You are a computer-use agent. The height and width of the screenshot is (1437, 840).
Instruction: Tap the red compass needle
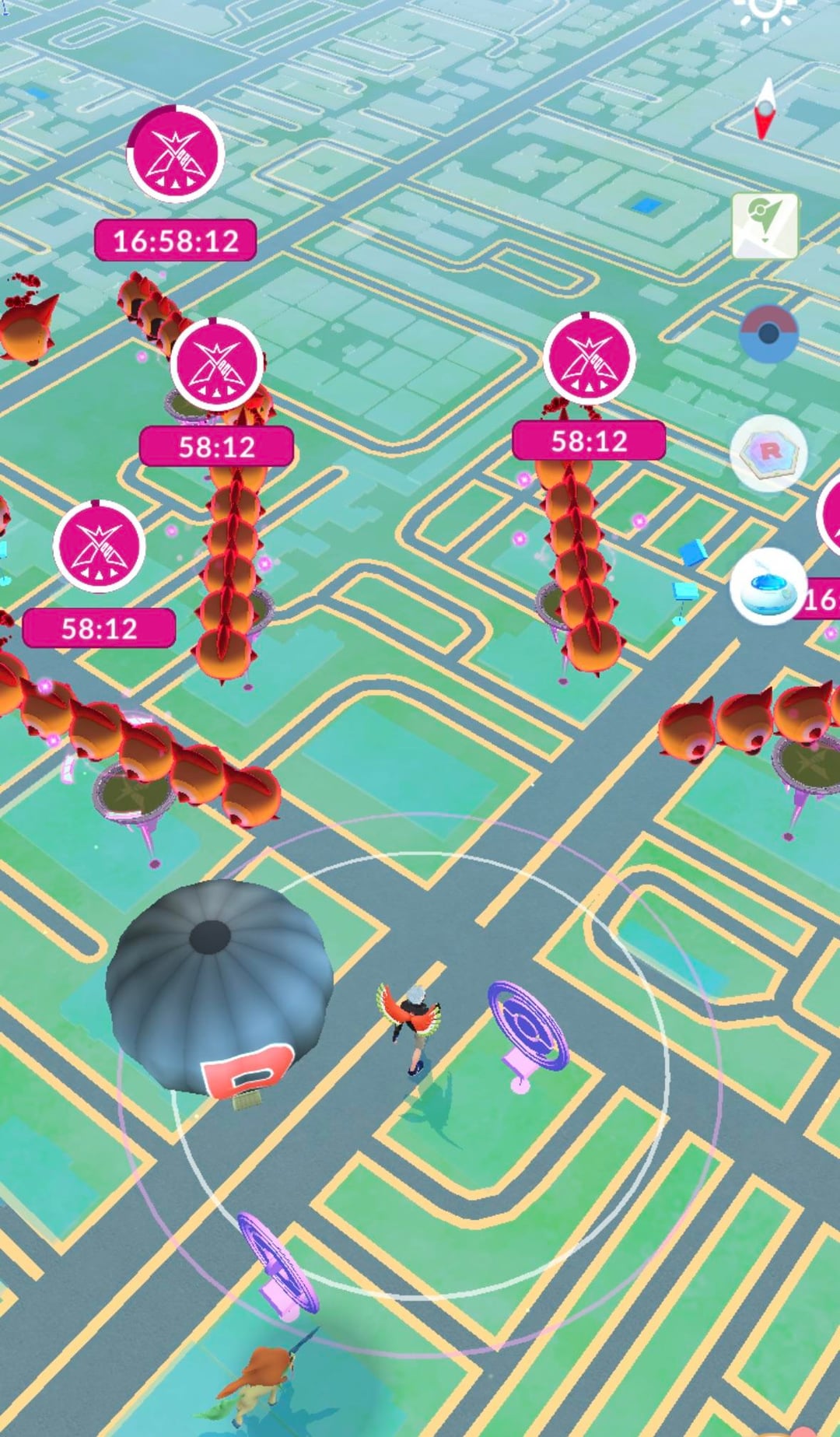coord(766,110)
